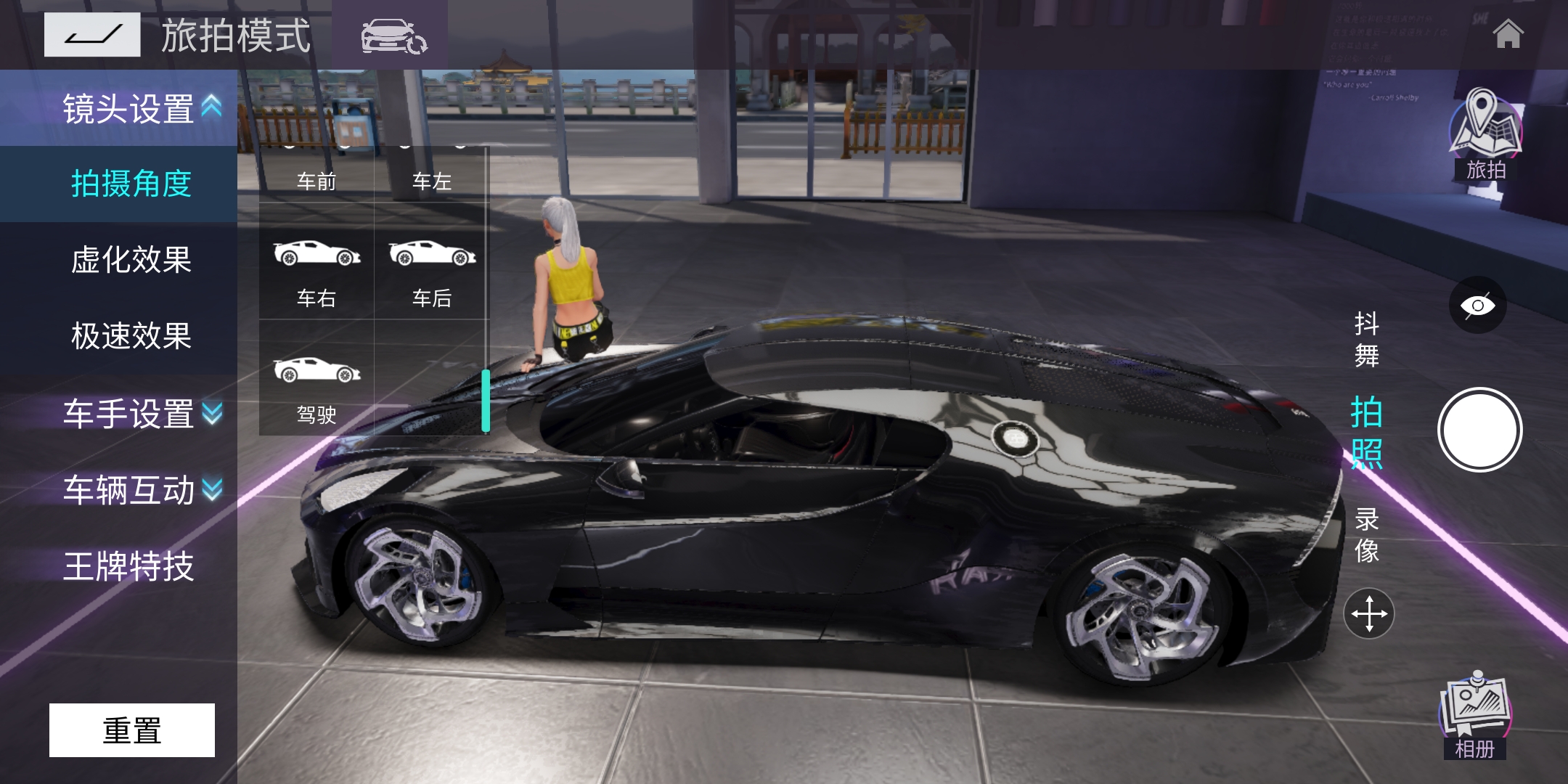1568x784 pixels.
Task: Expand the 车手设置 section
Action: pyautogui.click(x=142, y=414)
